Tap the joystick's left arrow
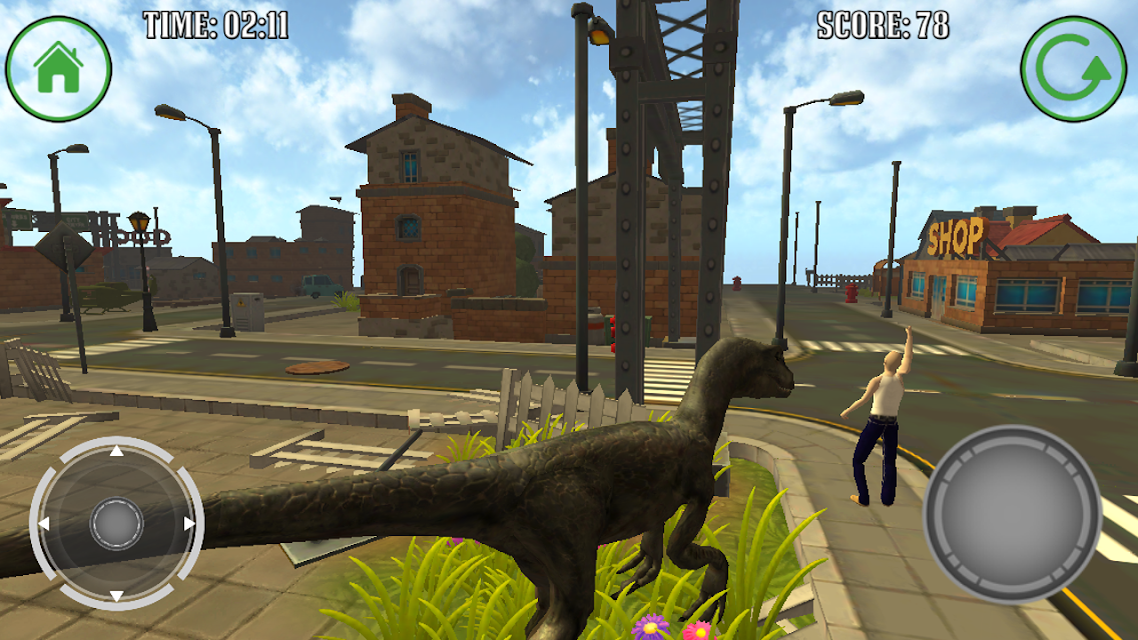1138x640 pixels. (44, 524)
